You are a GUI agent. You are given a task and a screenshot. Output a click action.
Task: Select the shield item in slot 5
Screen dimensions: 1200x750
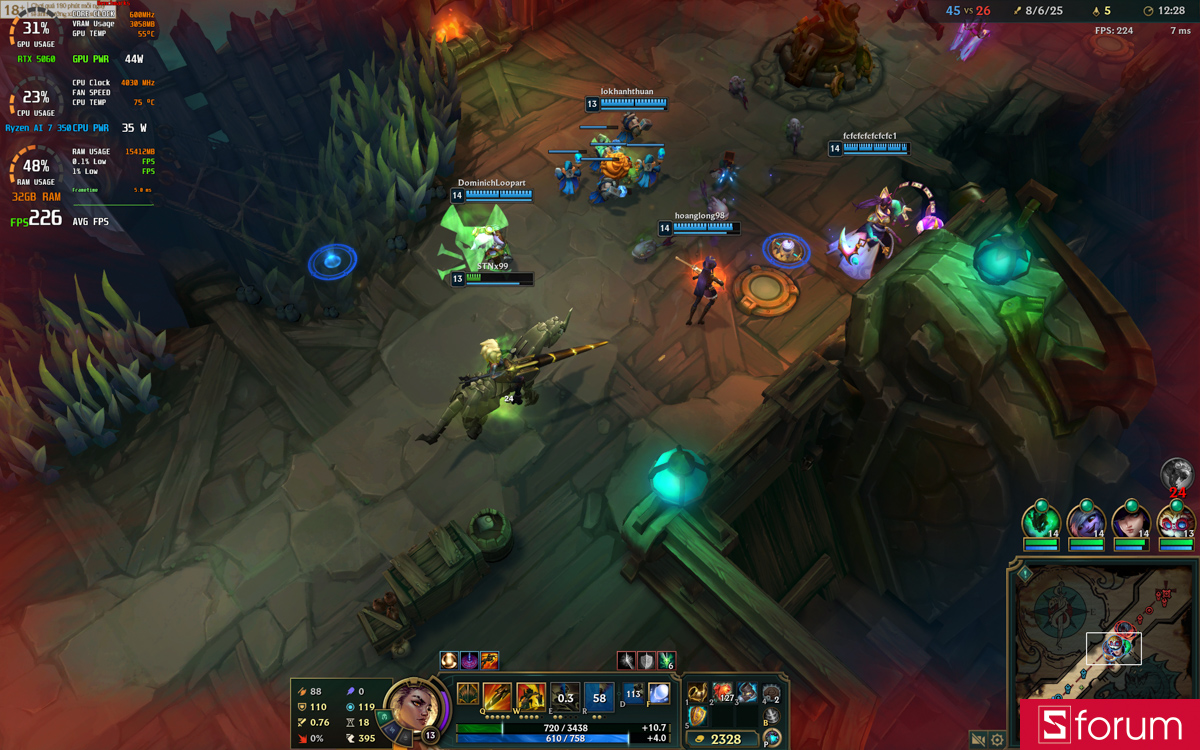coord(698,716)
